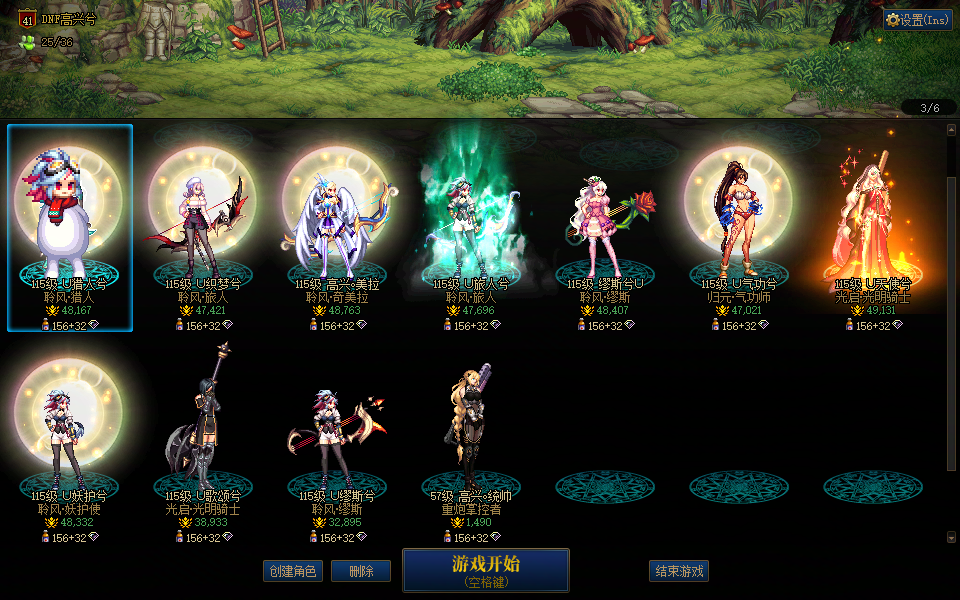Viewport: 960px width, 600px height.
Task: Pick the U旅人号 character in green aura
Action: 472,227
